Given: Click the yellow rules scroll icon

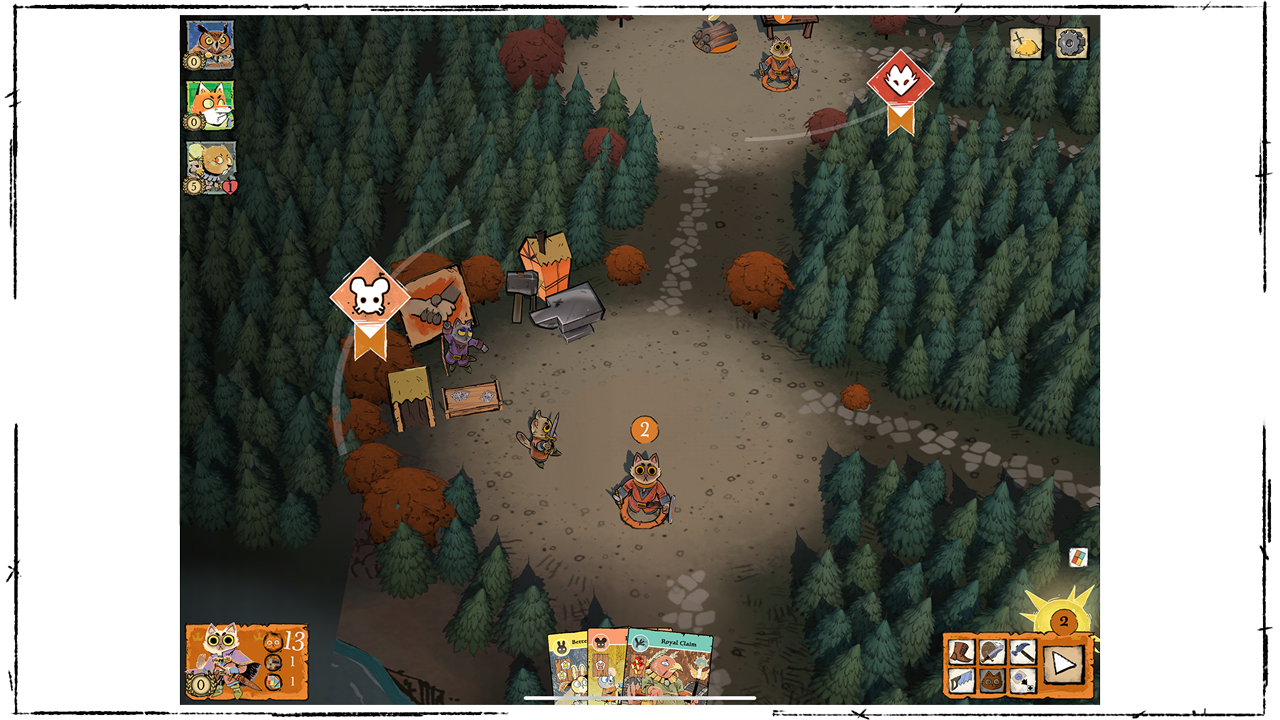Looking at the screenshot, I should click(x=1026, y=43).
